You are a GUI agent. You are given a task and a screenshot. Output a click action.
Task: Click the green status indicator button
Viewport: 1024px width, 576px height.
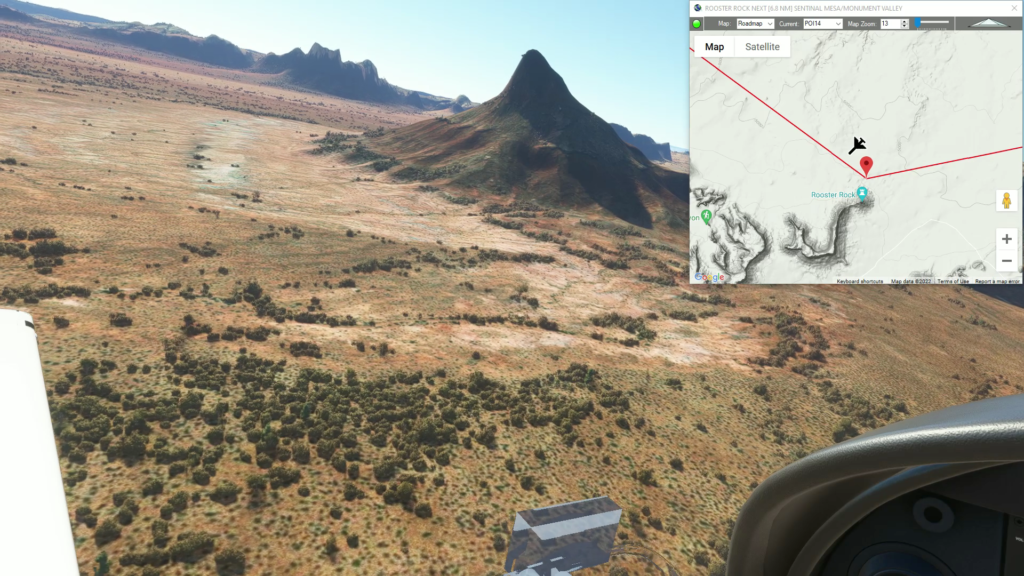tap(697, 23)
